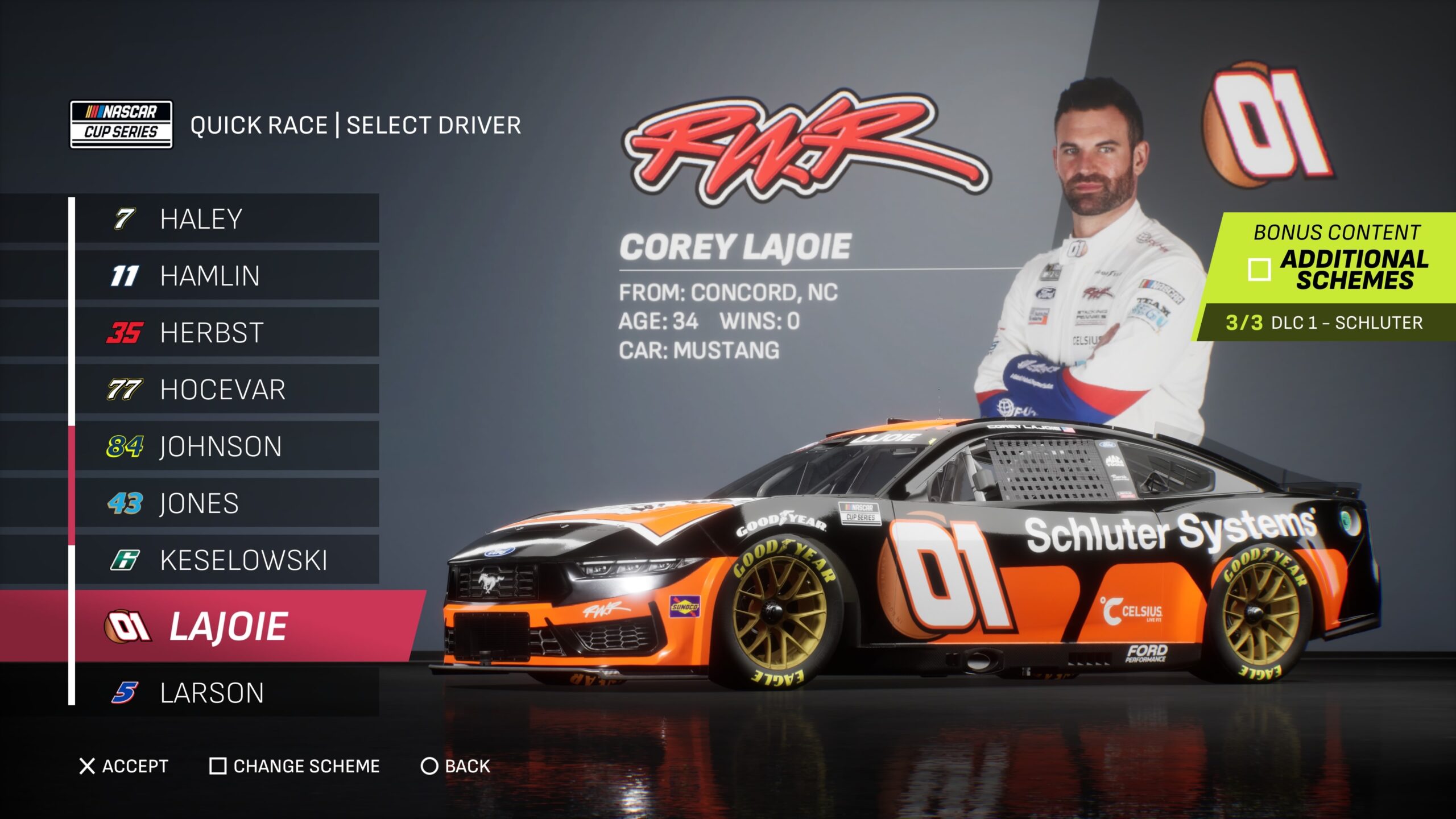Select the Hocevar driver row
The height and width of the screenshot is (819, 1456).
tap(226, 390)
